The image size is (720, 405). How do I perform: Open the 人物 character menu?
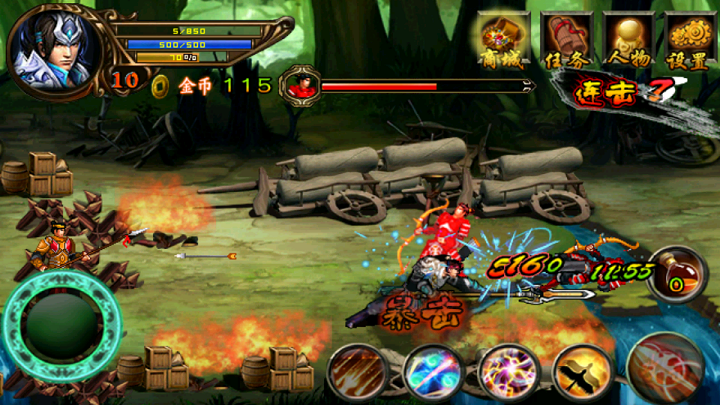629,42
